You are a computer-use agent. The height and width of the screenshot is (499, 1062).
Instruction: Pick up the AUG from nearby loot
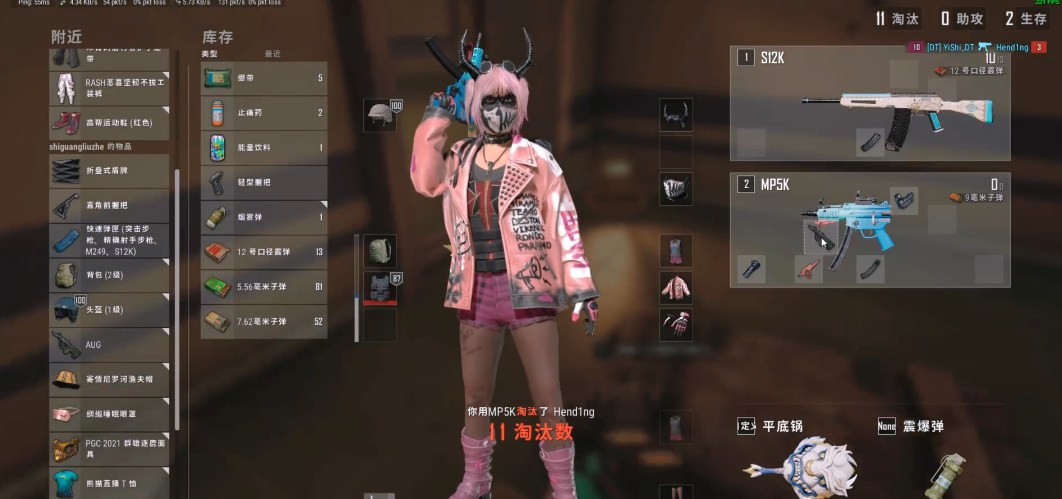110,345
